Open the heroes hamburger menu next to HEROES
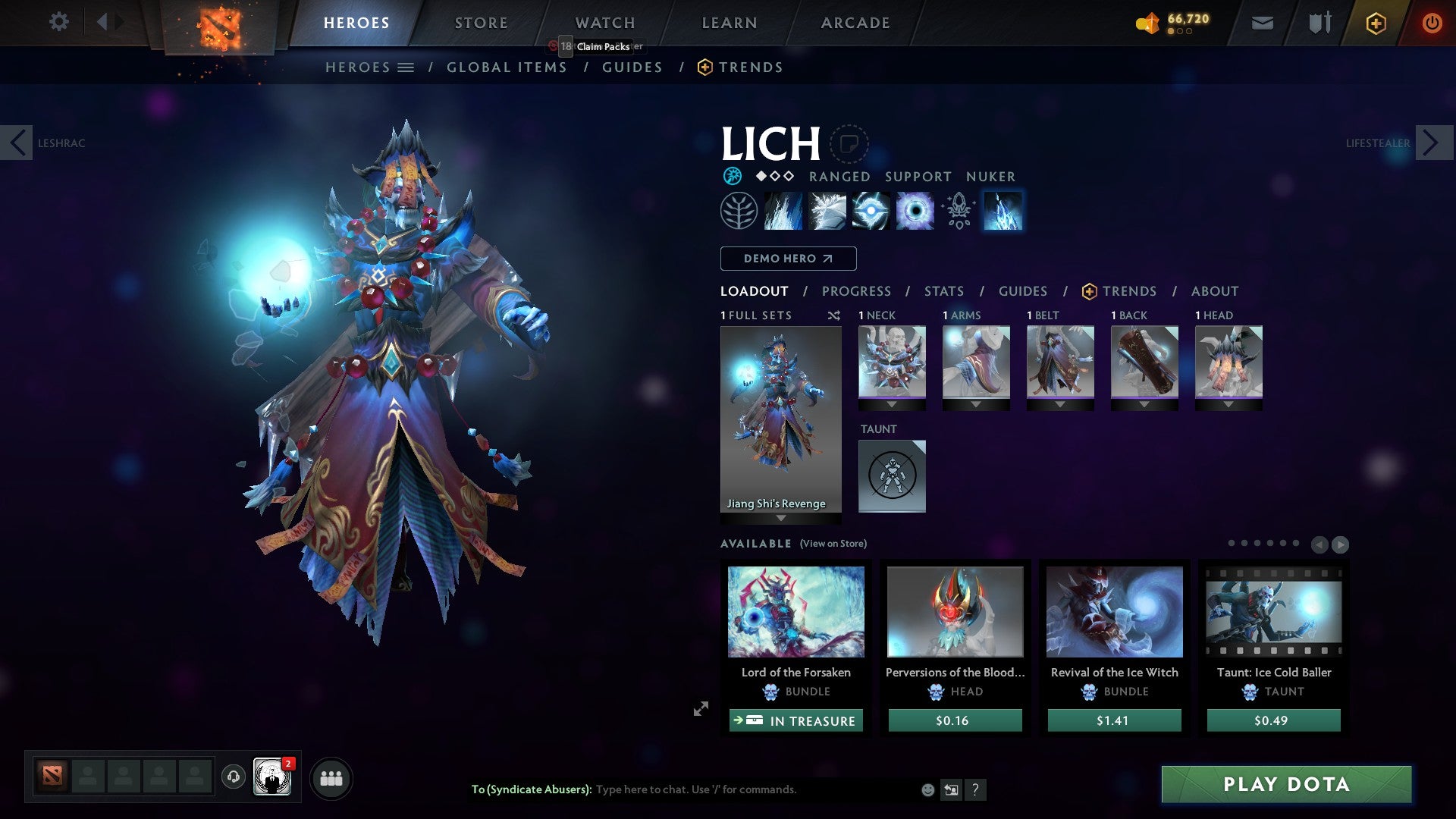Image resolution: width=1456 pixels, height=819 pixels. (x=407, y=67)
